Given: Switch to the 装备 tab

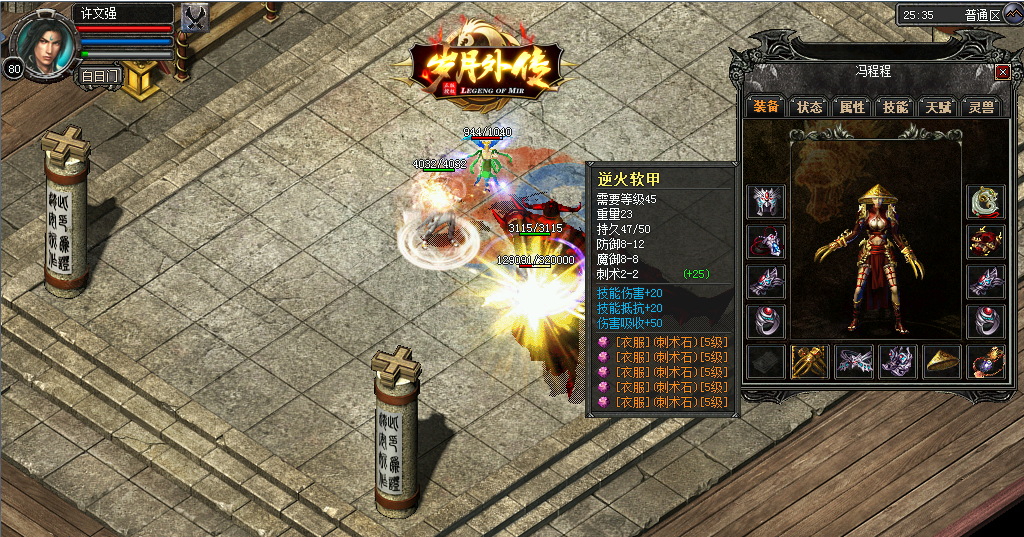Looking at the screenshot, I should tap(766, 106).
